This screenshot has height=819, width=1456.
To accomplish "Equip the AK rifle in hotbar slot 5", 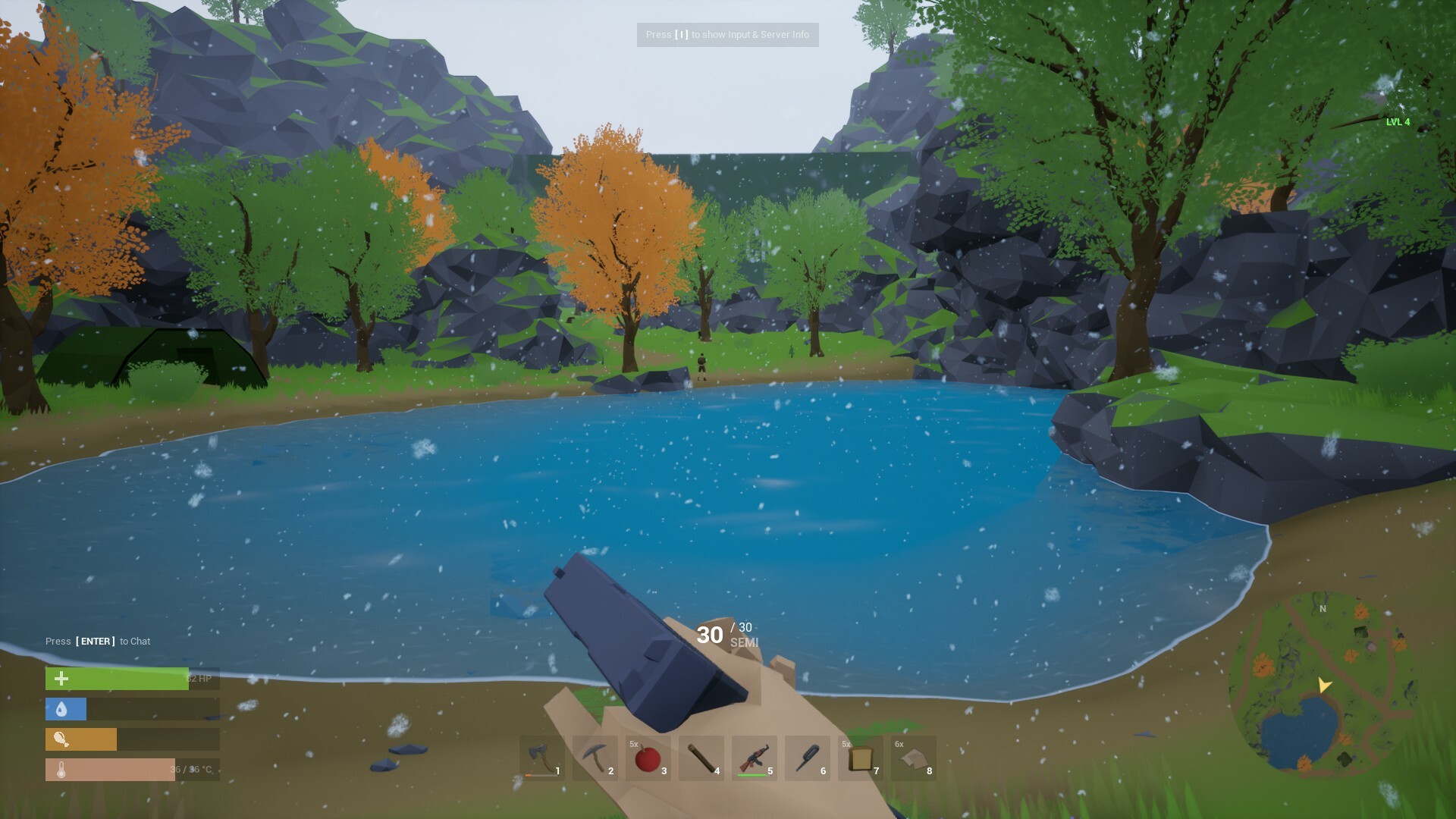I will point(753,758).
